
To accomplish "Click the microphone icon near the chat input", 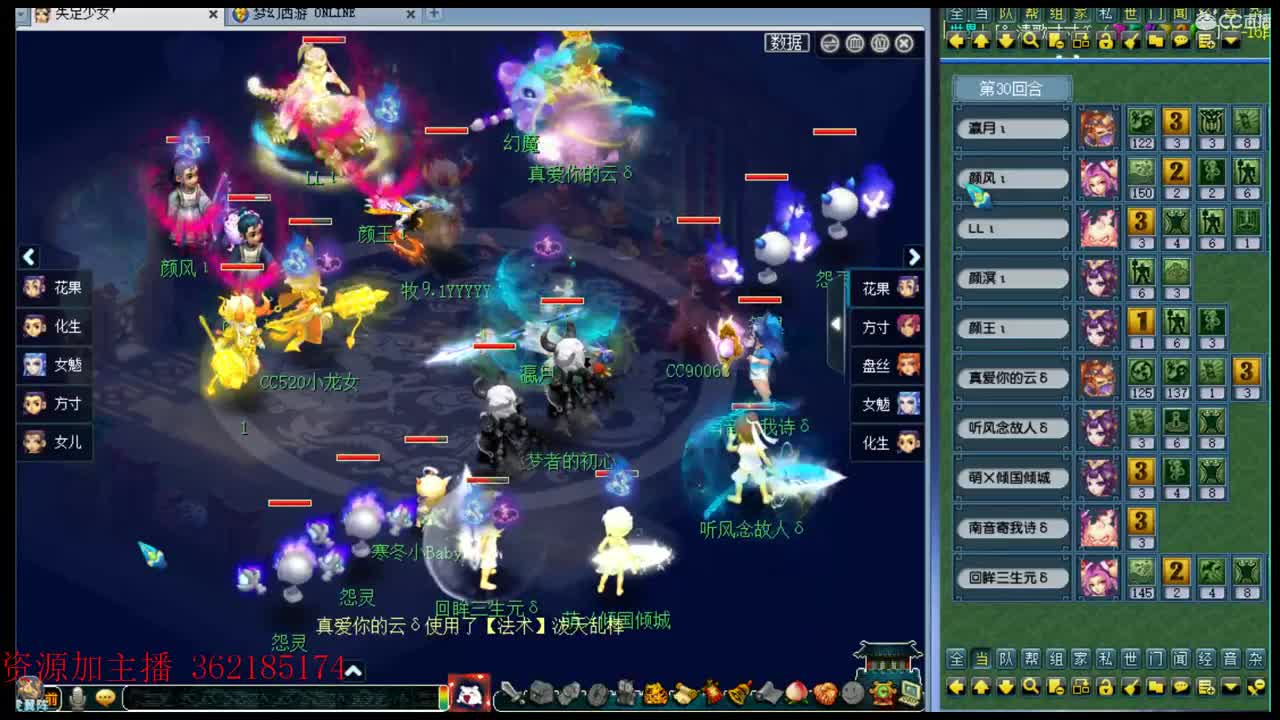I will pos(77,698).
